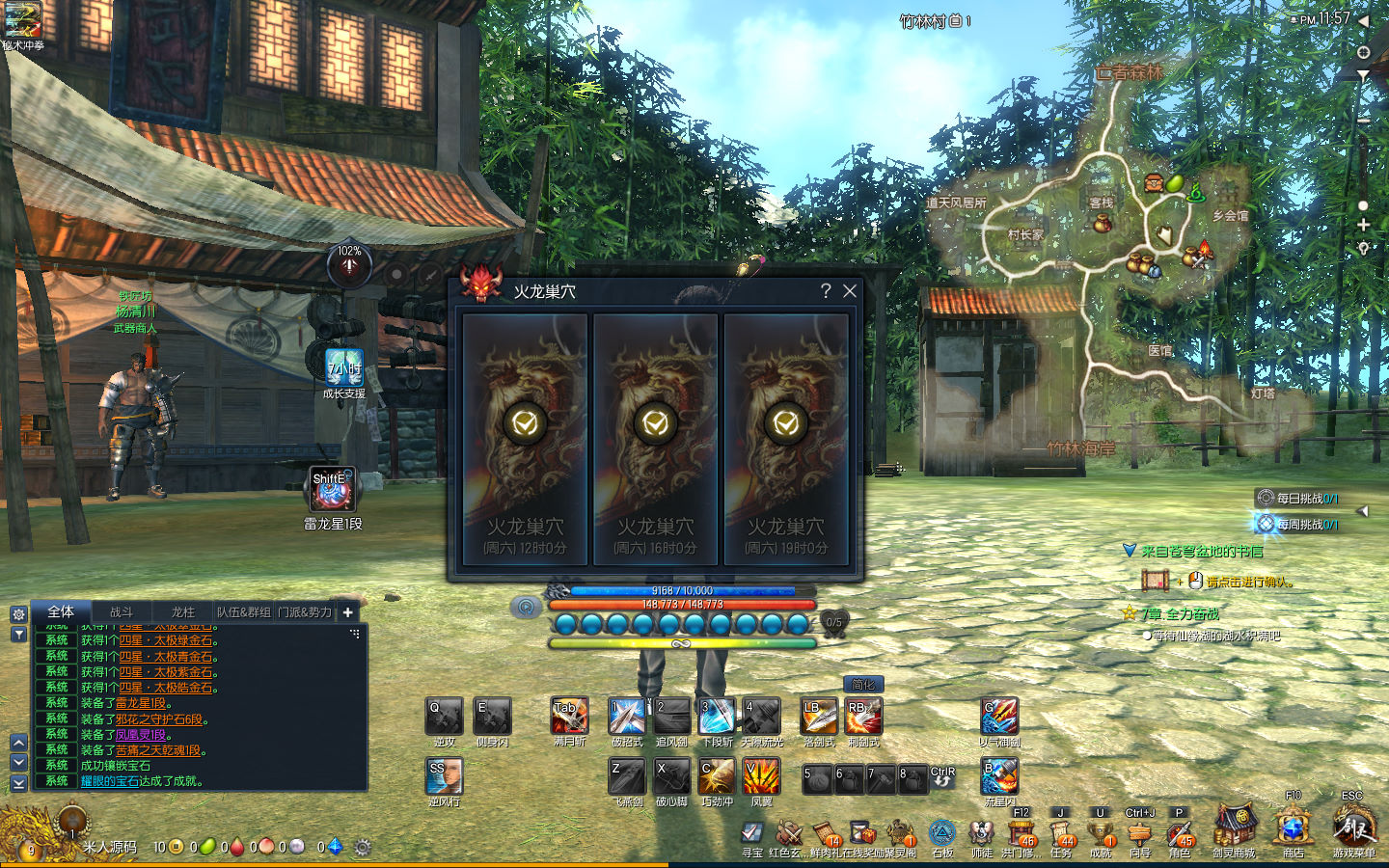Open help for the 火龙巢穴 panel
Screen dimensions: 1389x868
[826, 291]
